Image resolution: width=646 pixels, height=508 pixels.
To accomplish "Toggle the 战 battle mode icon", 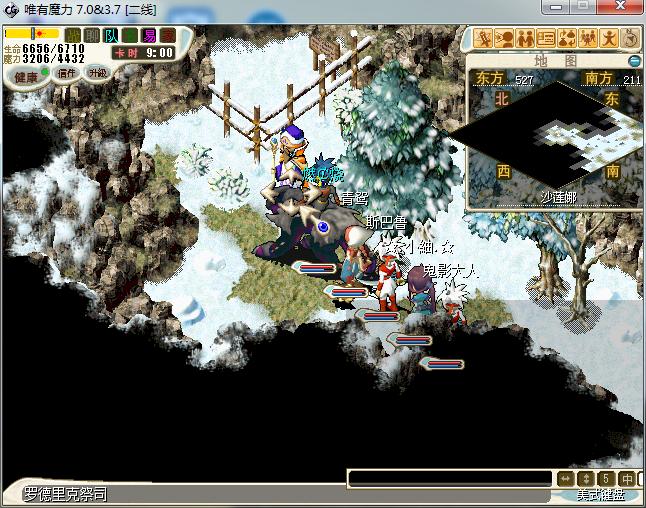I will pyautogui.click(x=72, y=36).
